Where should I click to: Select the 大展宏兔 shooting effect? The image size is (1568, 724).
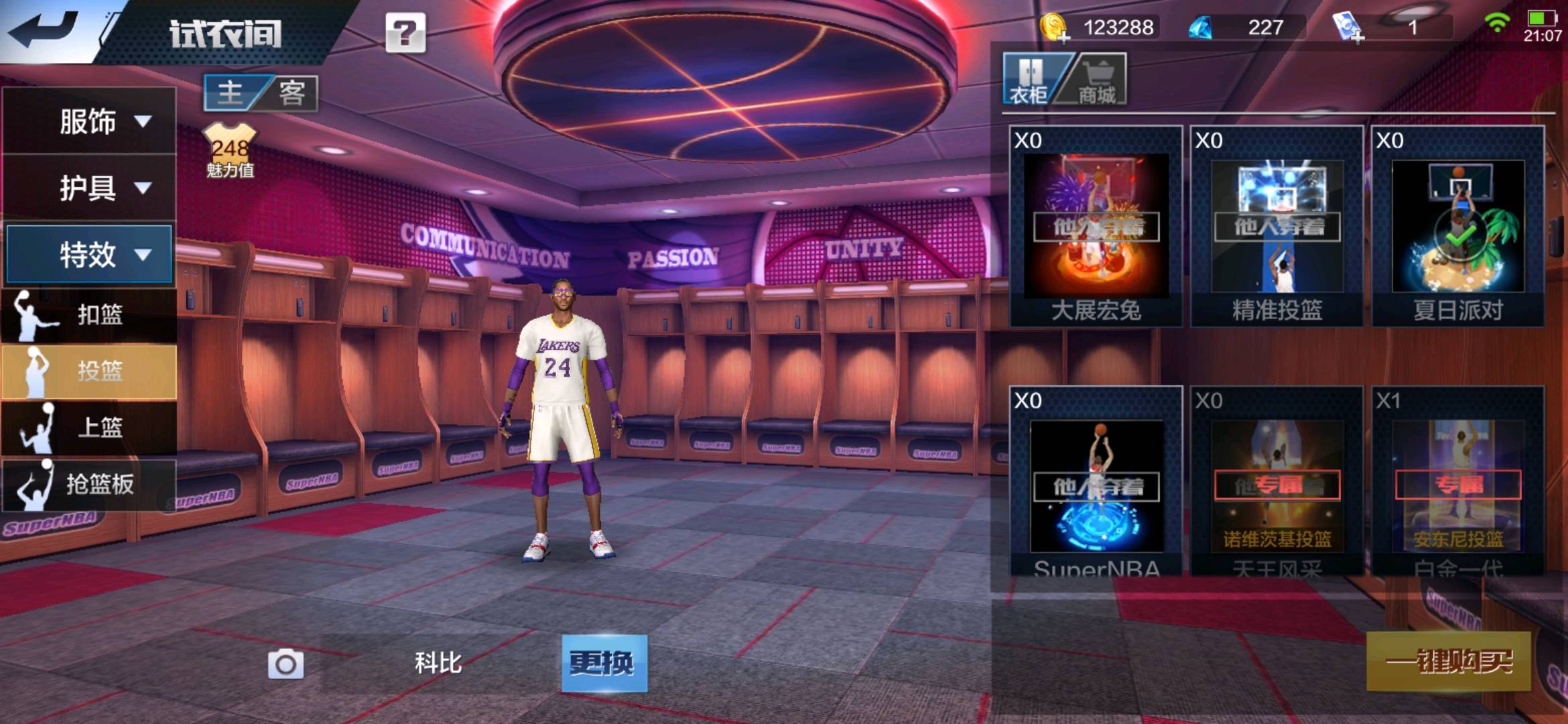pos(1096,226)
